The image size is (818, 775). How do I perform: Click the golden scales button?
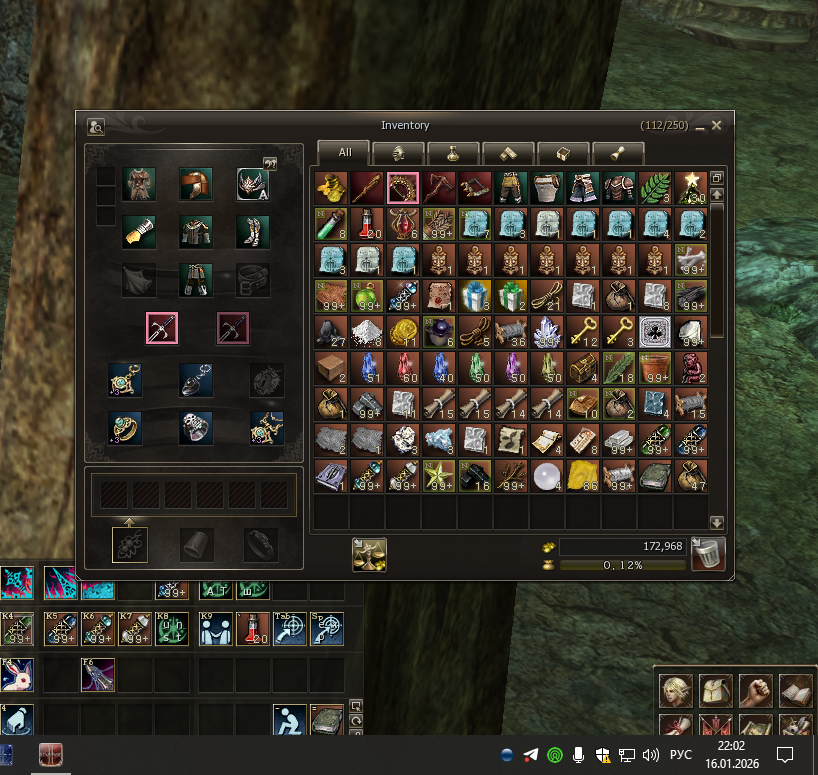(x=369, y=554)
